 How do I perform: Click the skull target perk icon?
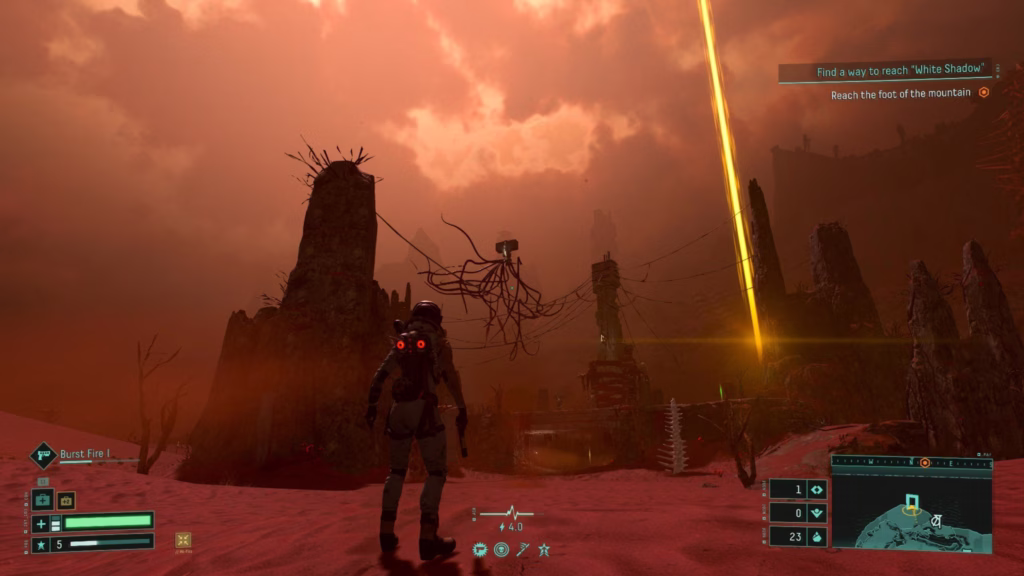coord(501,549)
